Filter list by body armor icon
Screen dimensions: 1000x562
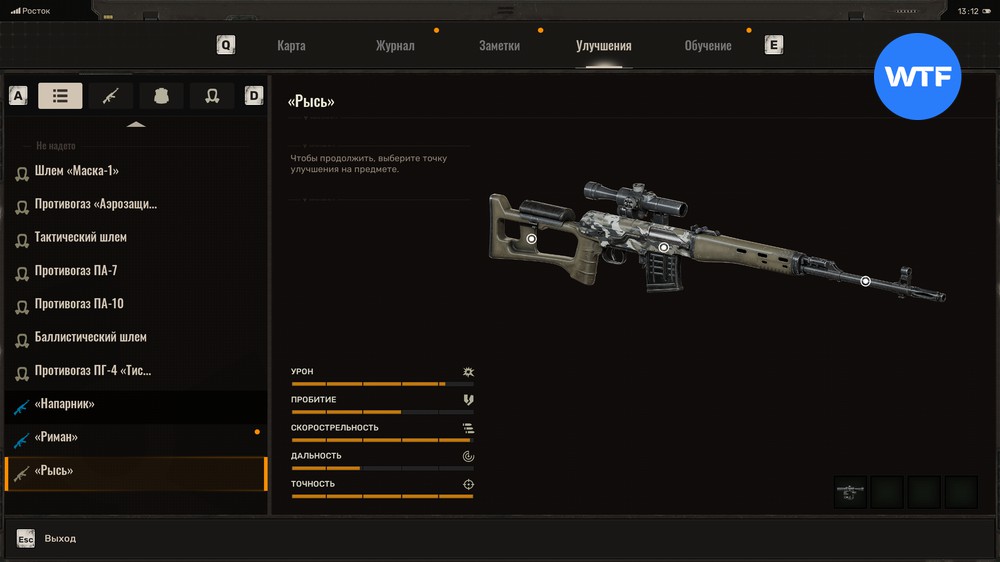tap(161, 96)
